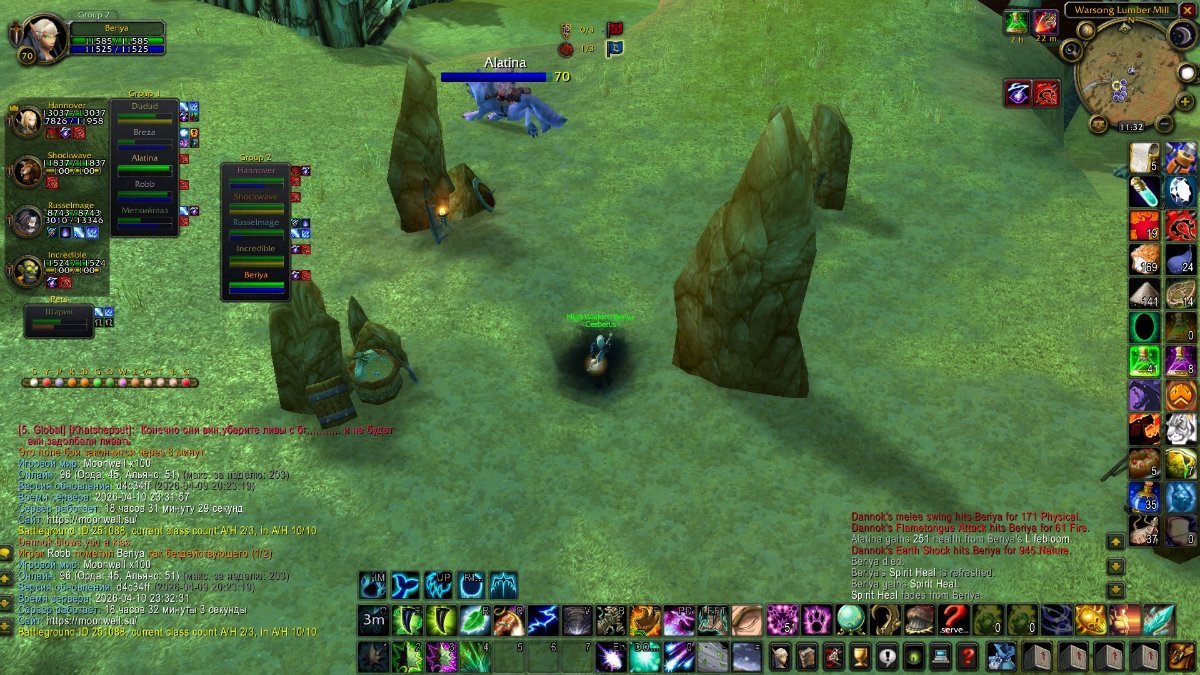Choose Alatina in the Group 1 raid frame

point(145,160)
